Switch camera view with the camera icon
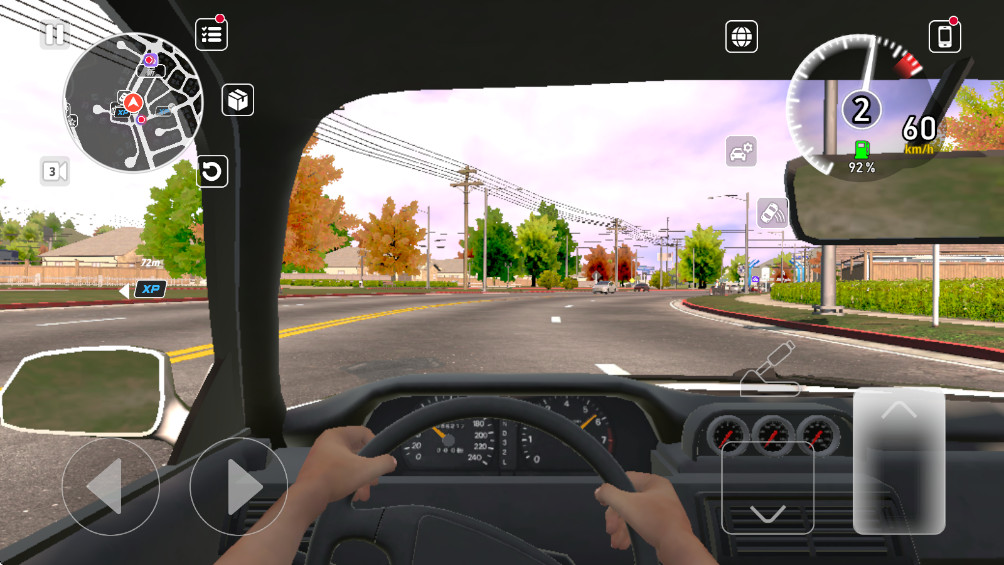1004x565 pixels. [x=55, y=171]
